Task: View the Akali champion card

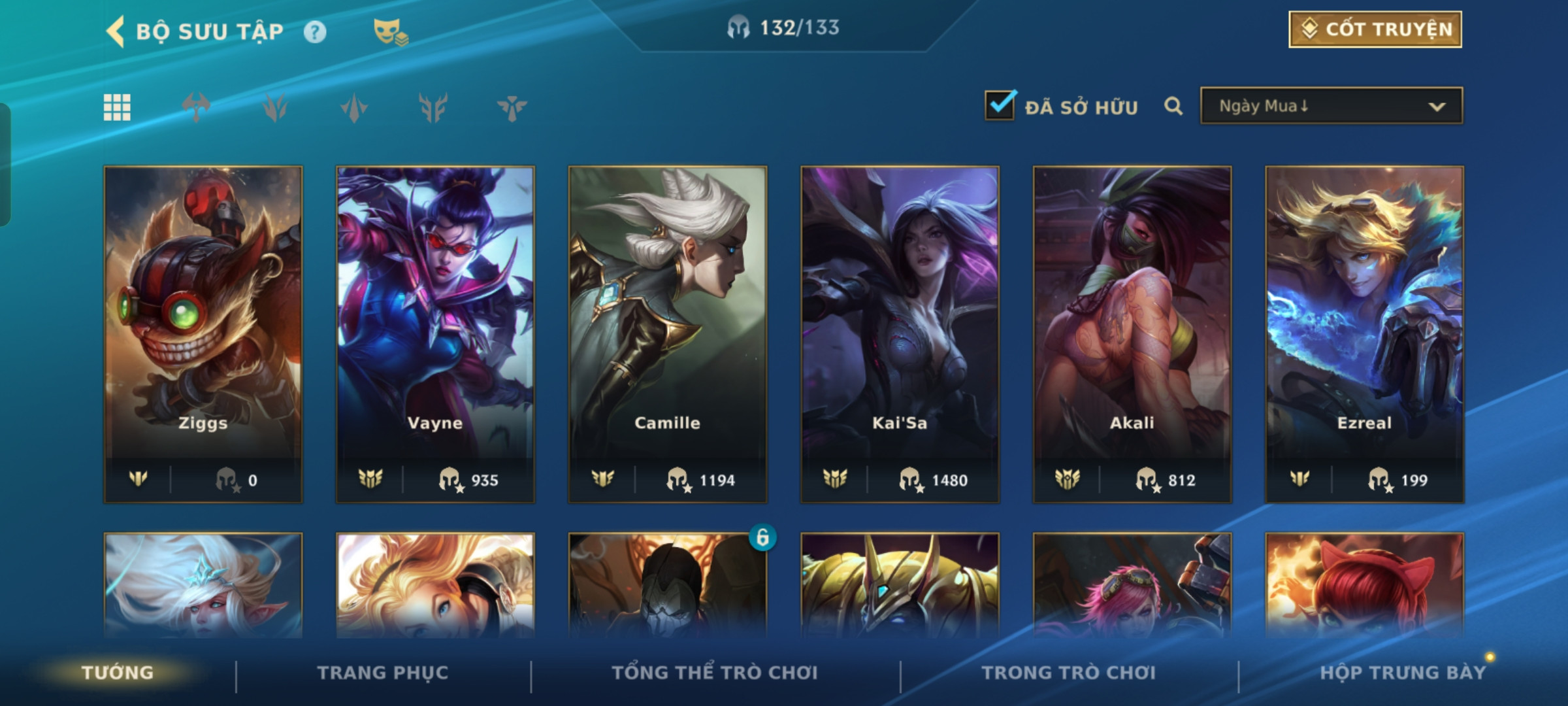Action: click(x=1132, y=333)
